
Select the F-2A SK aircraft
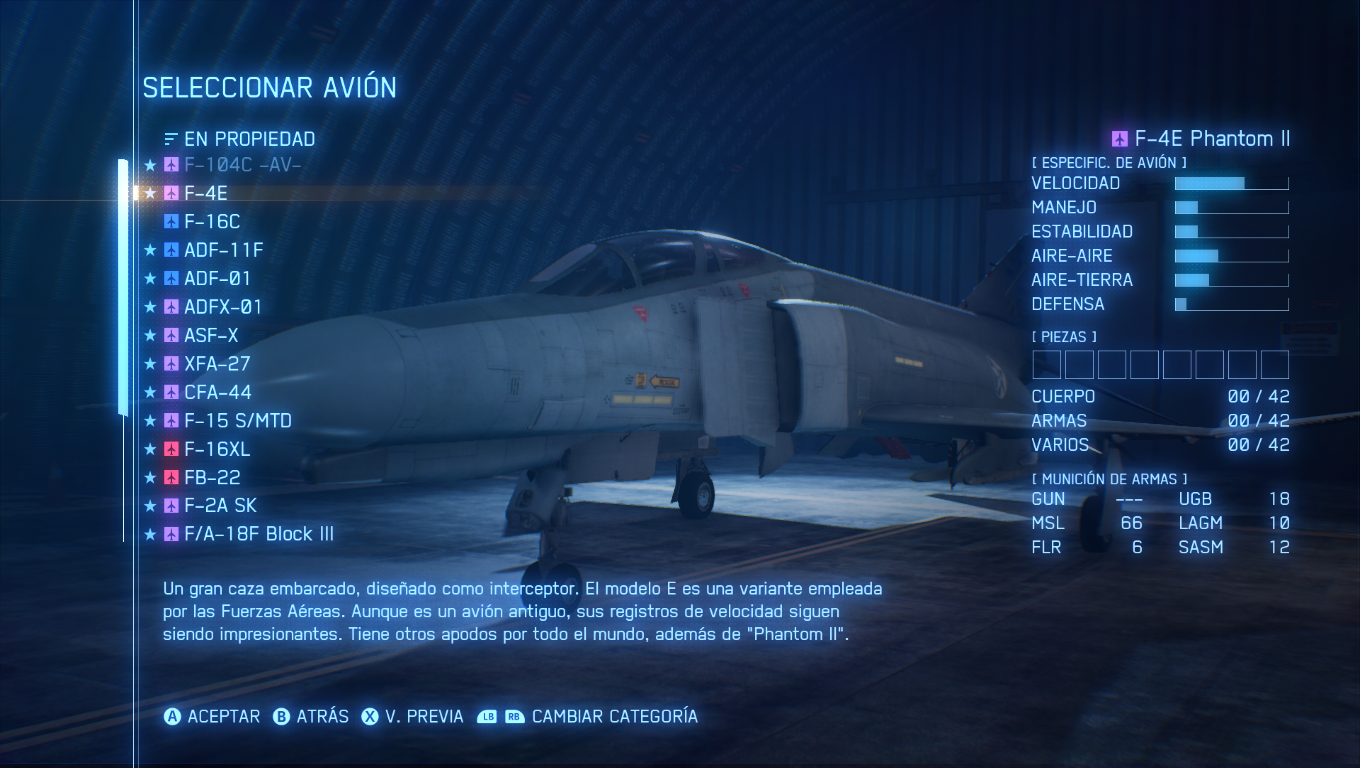point(220,506)
